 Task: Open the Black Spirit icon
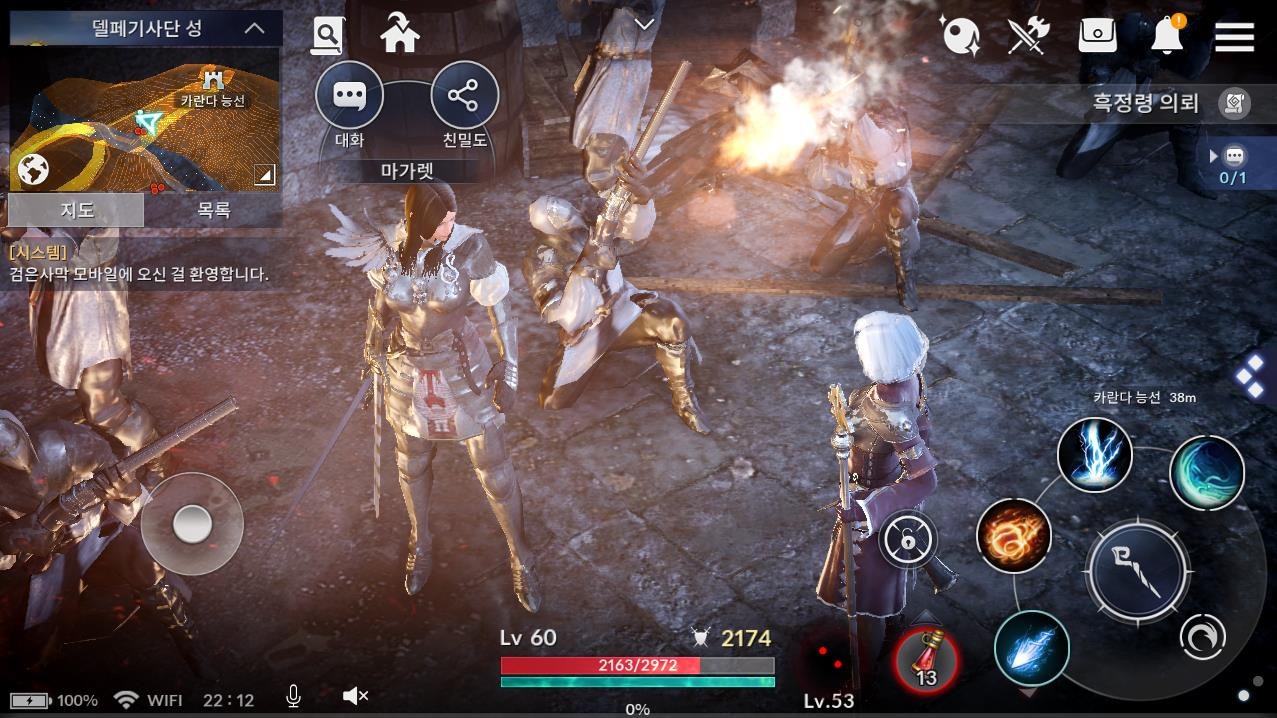coord(960,37)
